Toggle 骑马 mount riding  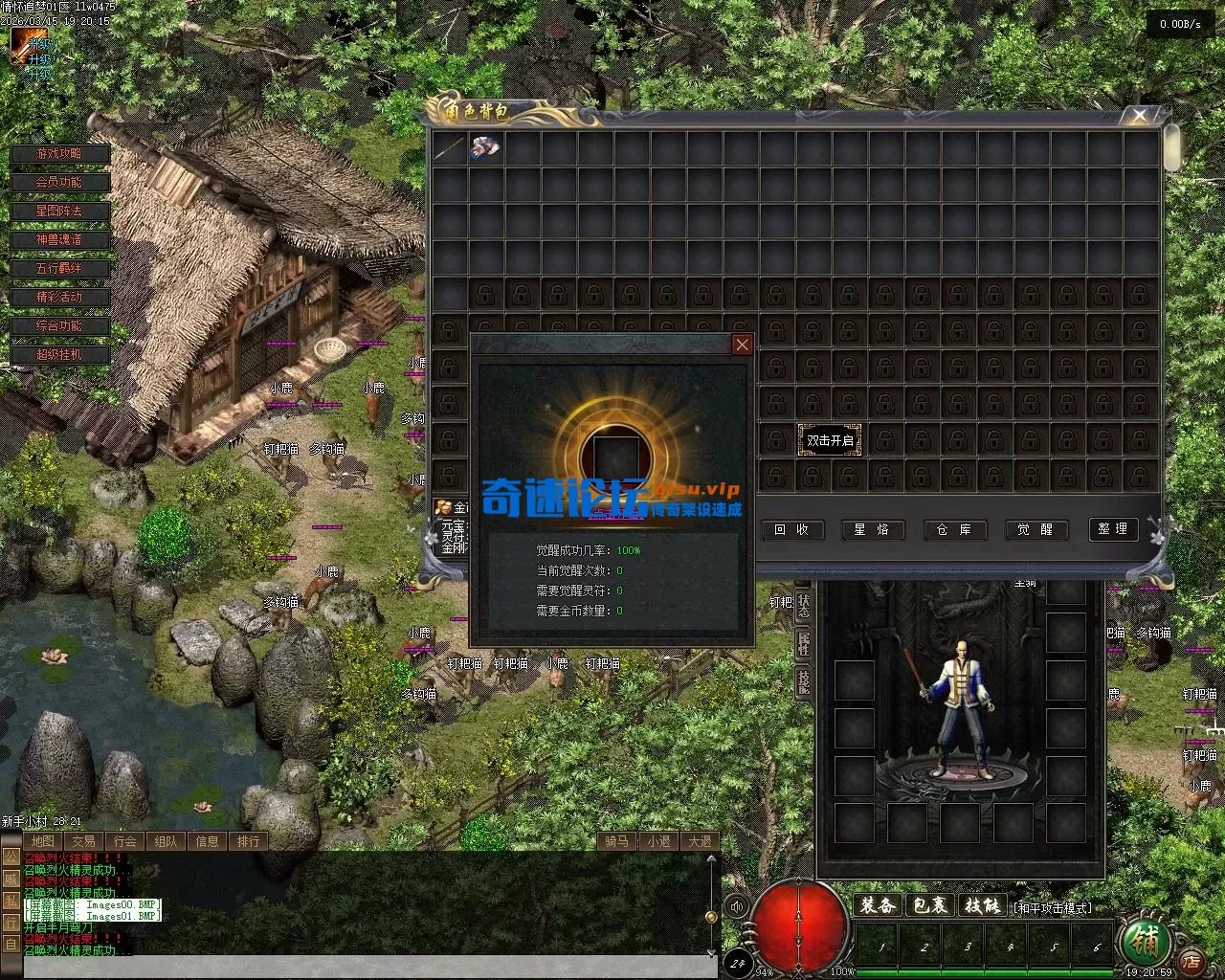pos(617,841)
